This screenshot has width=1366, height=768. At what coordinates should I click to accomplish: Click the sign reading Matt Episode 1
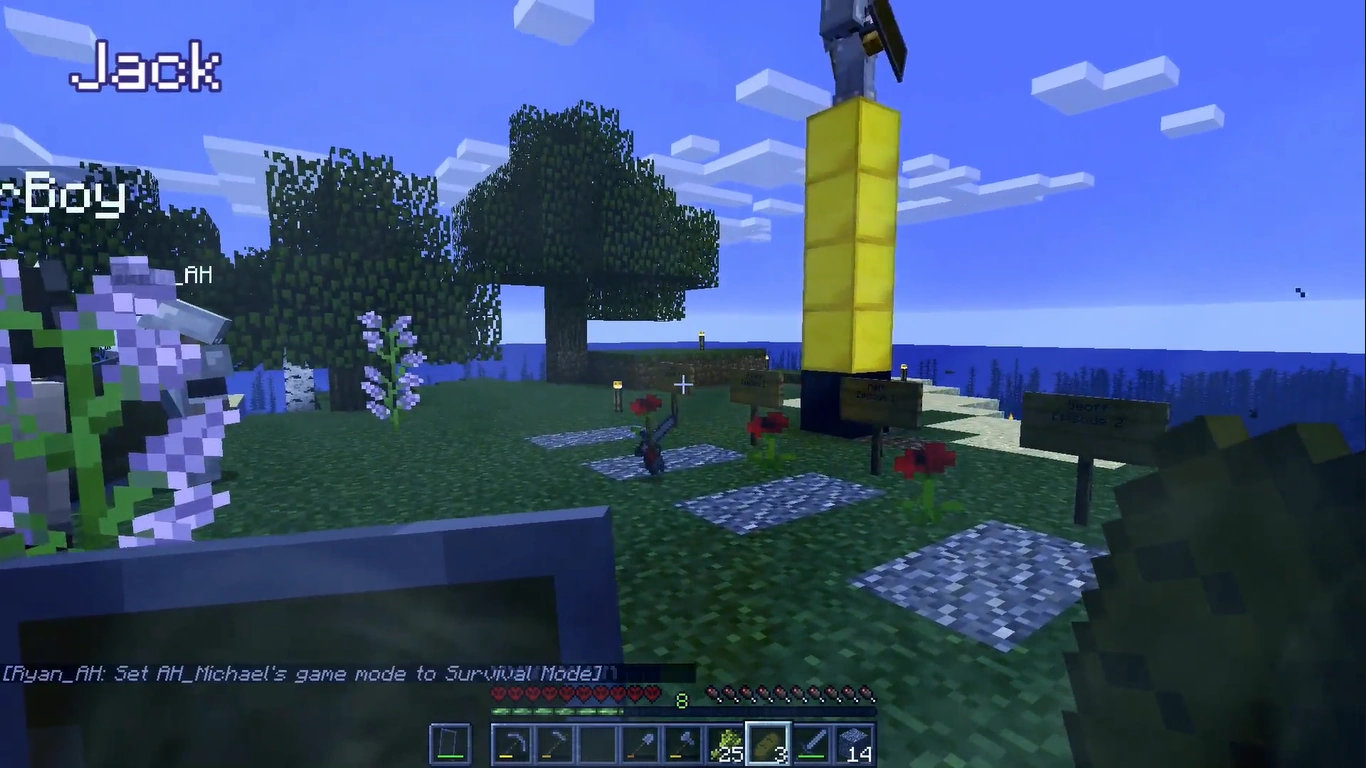[879, 393]
